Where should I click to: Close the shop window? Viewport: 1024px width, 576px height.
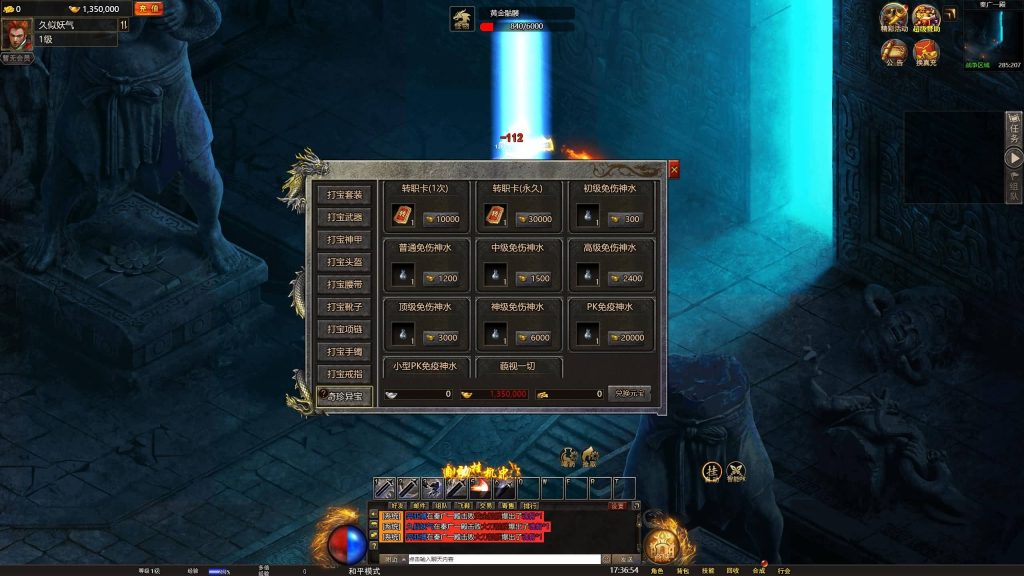tap(674, 170)
